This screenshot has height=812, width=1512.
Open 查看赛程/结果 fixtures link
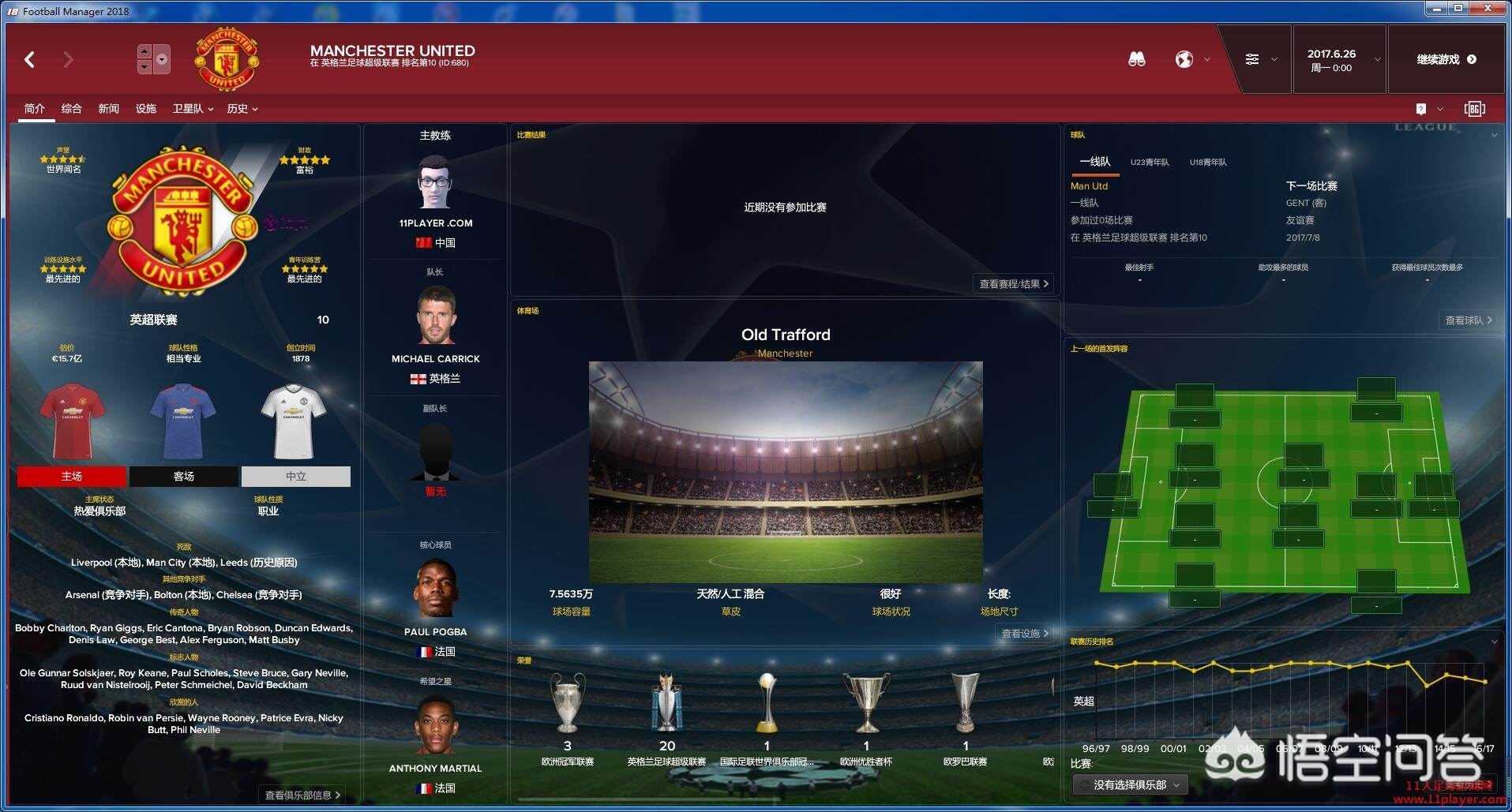(x=1013, y=284)
